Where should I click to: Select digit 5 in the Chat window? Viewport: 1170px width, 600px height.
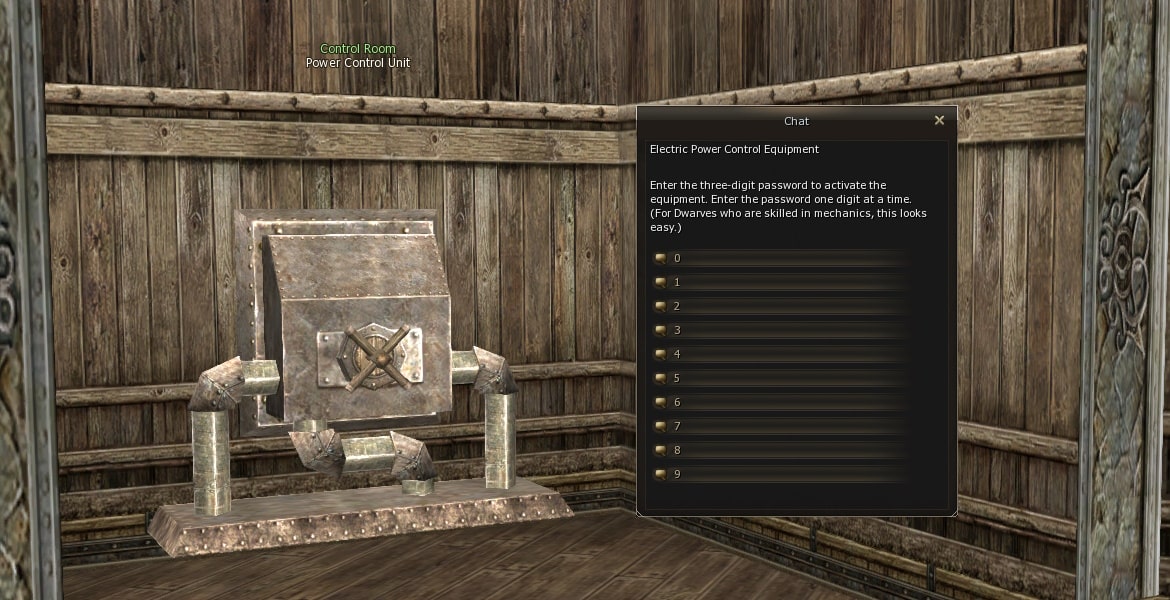(x=677, y=378)
